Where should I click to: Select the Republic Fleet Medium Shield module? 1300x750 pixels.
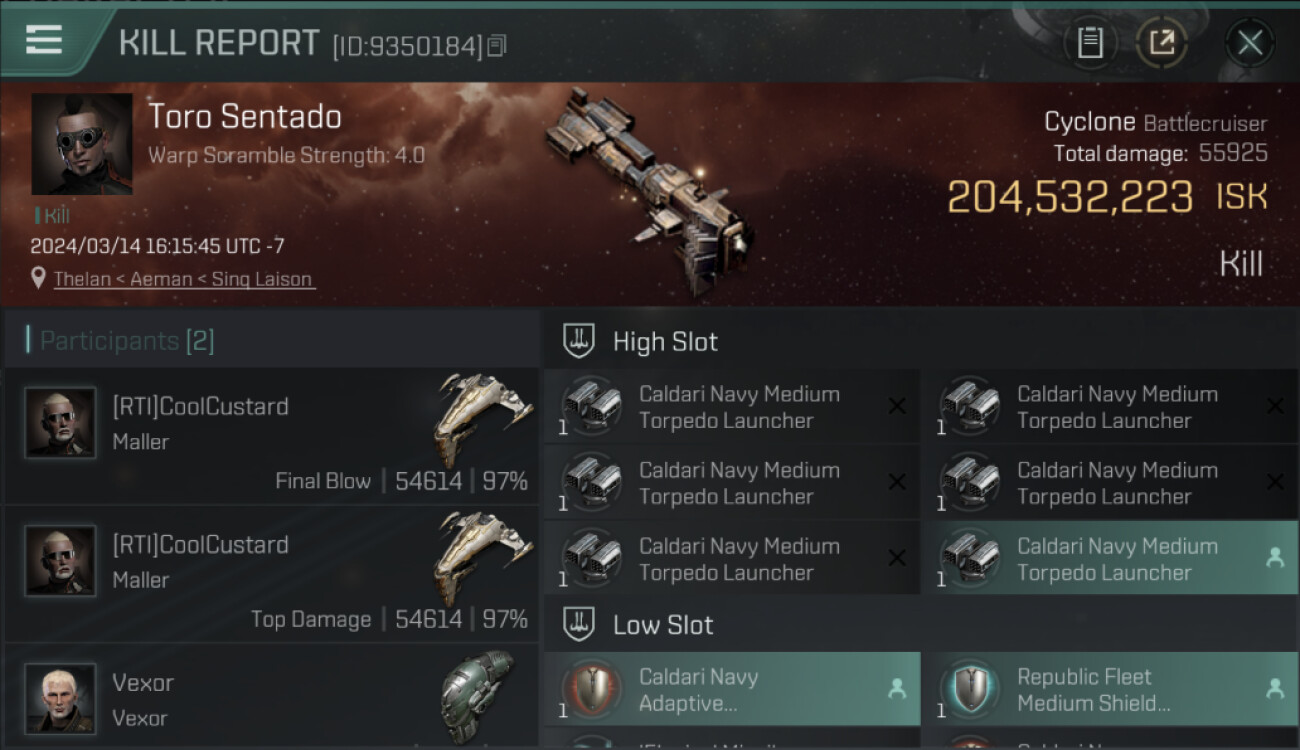(1110, 689)
